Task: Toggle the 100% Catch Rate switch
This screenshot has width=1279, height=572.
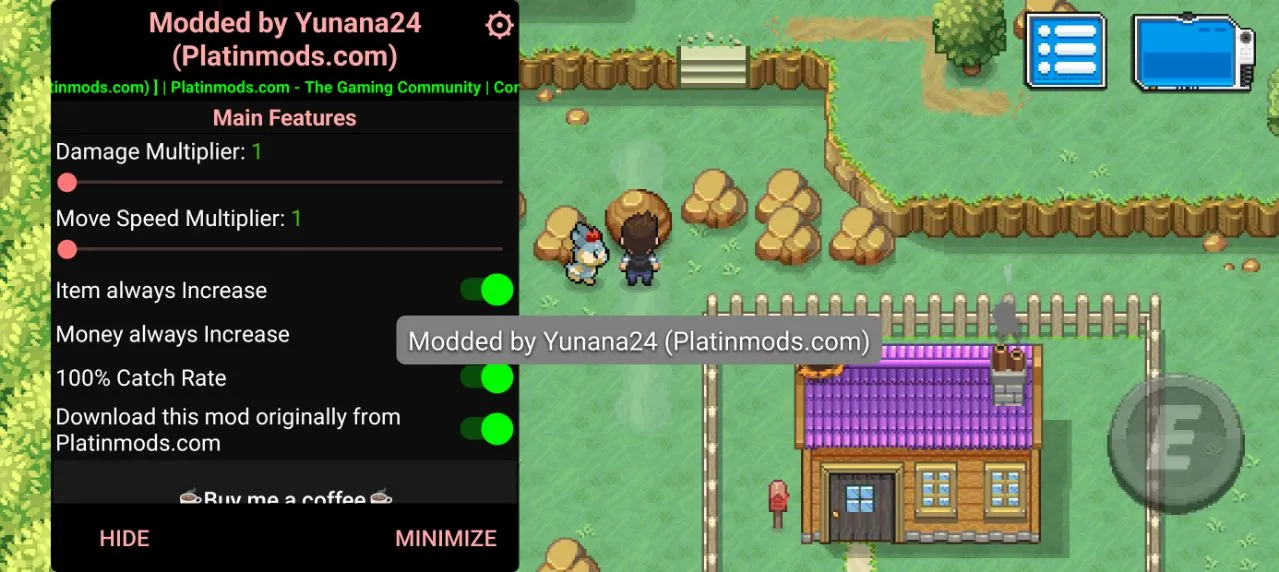Action: point(487,378)
